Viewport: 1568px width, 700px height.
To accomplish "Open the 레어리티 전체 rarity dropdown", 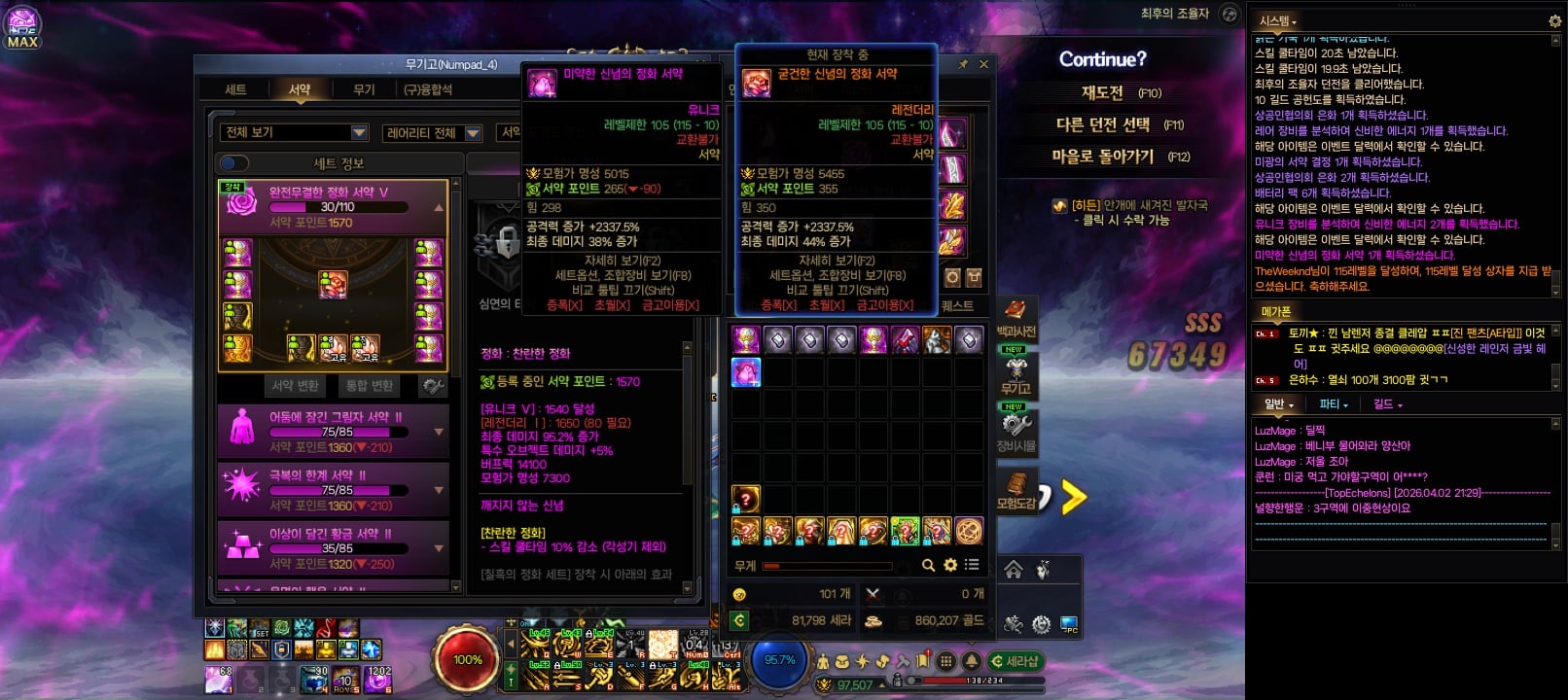I will 432,133.
